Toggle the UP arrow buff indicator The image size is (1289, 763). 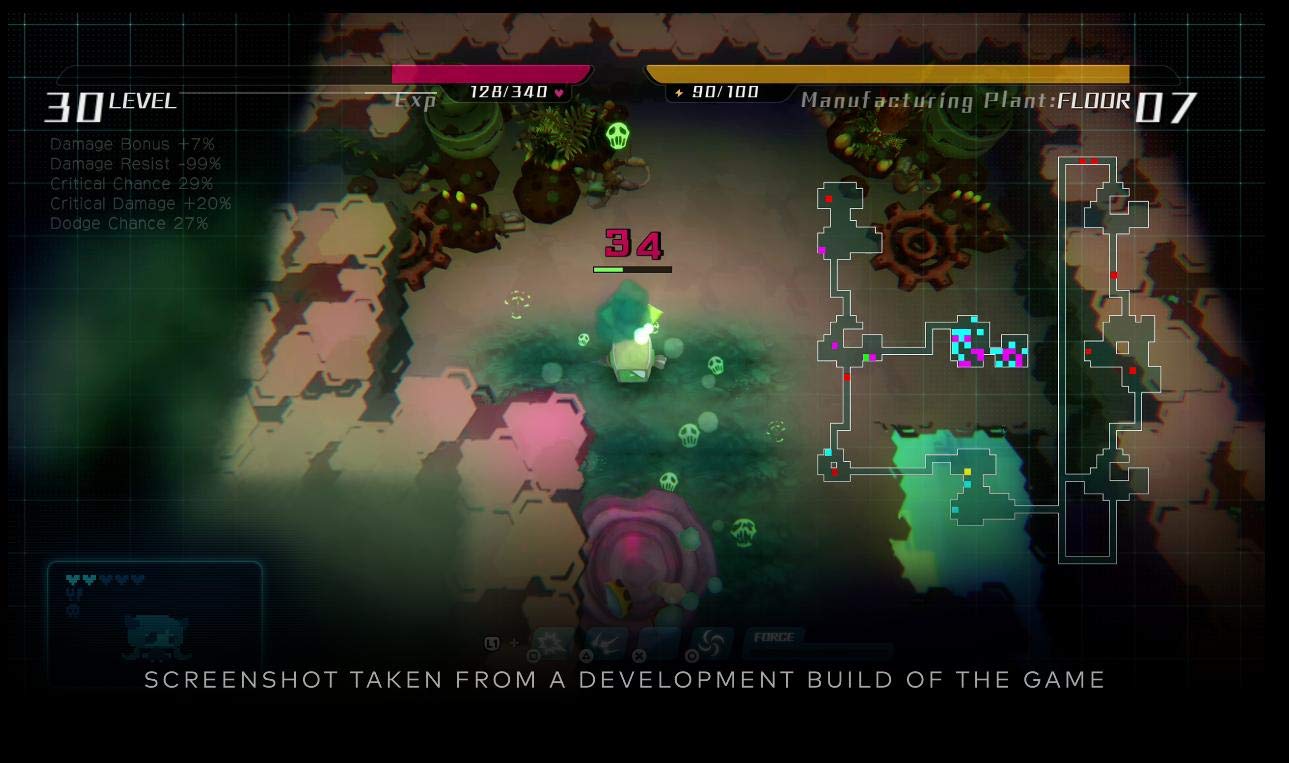(75, 592)
